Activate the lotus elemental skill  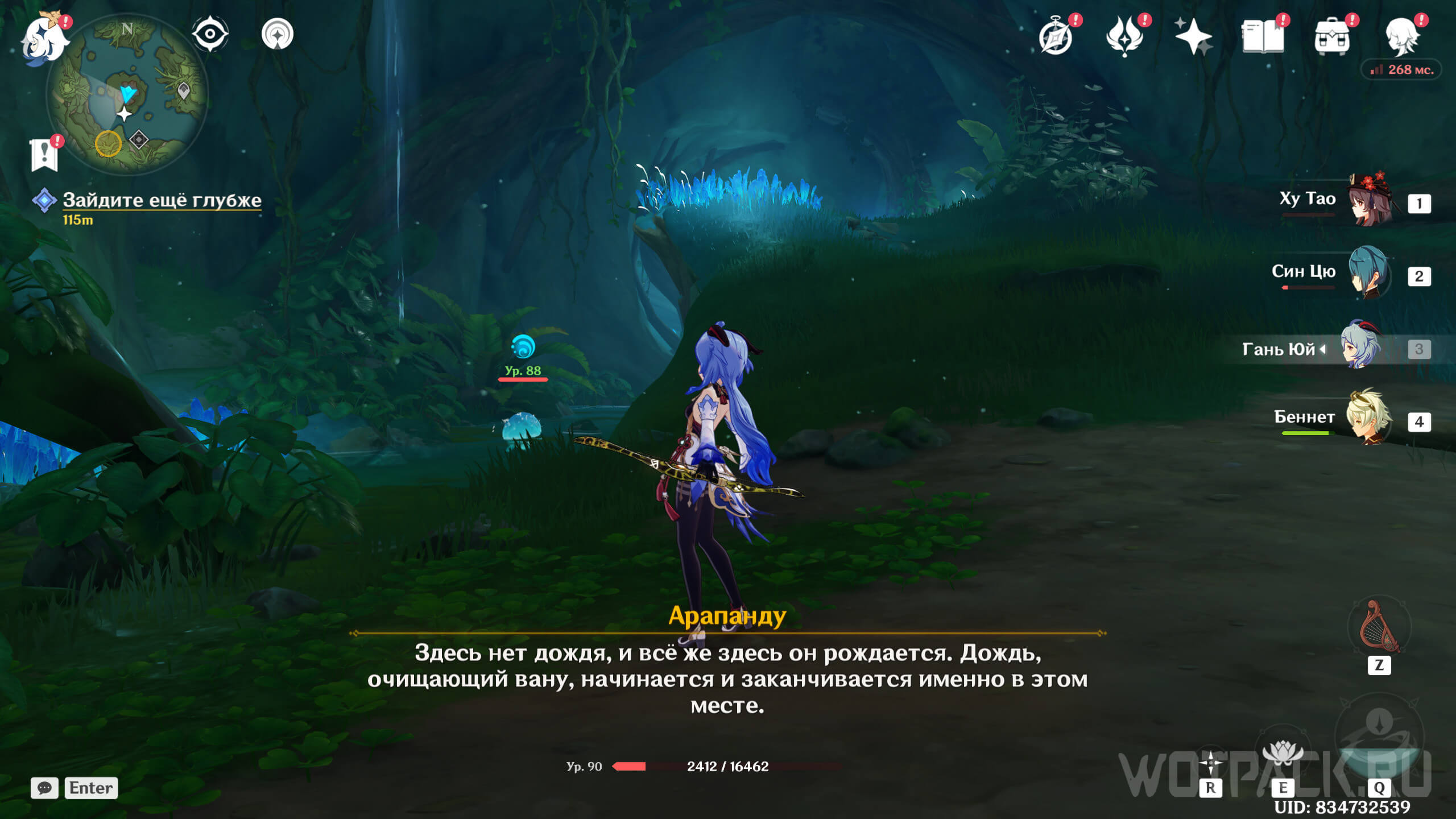(x=1282, y=755)
